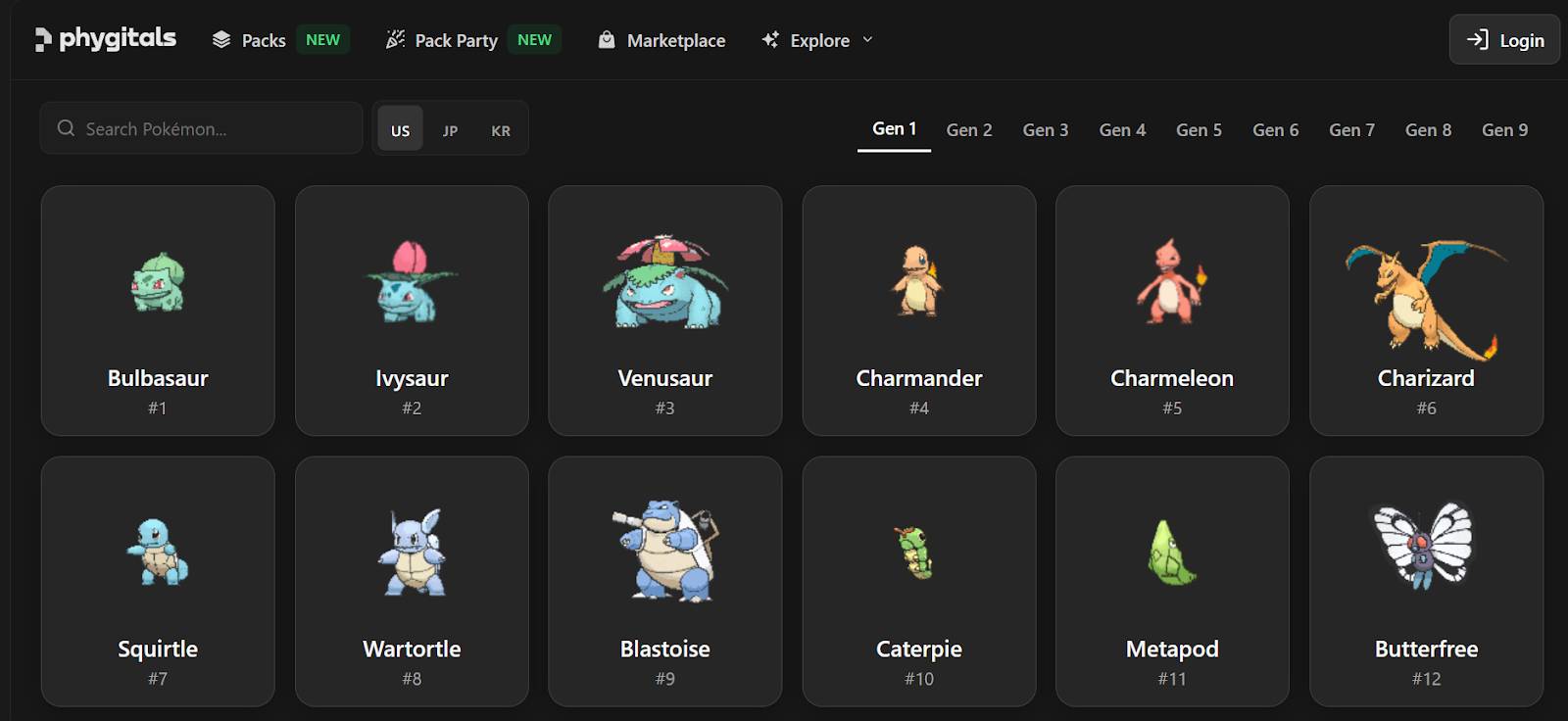Select the Bulbasaur card
The image size is (1568, 721).
coord(158,311)
